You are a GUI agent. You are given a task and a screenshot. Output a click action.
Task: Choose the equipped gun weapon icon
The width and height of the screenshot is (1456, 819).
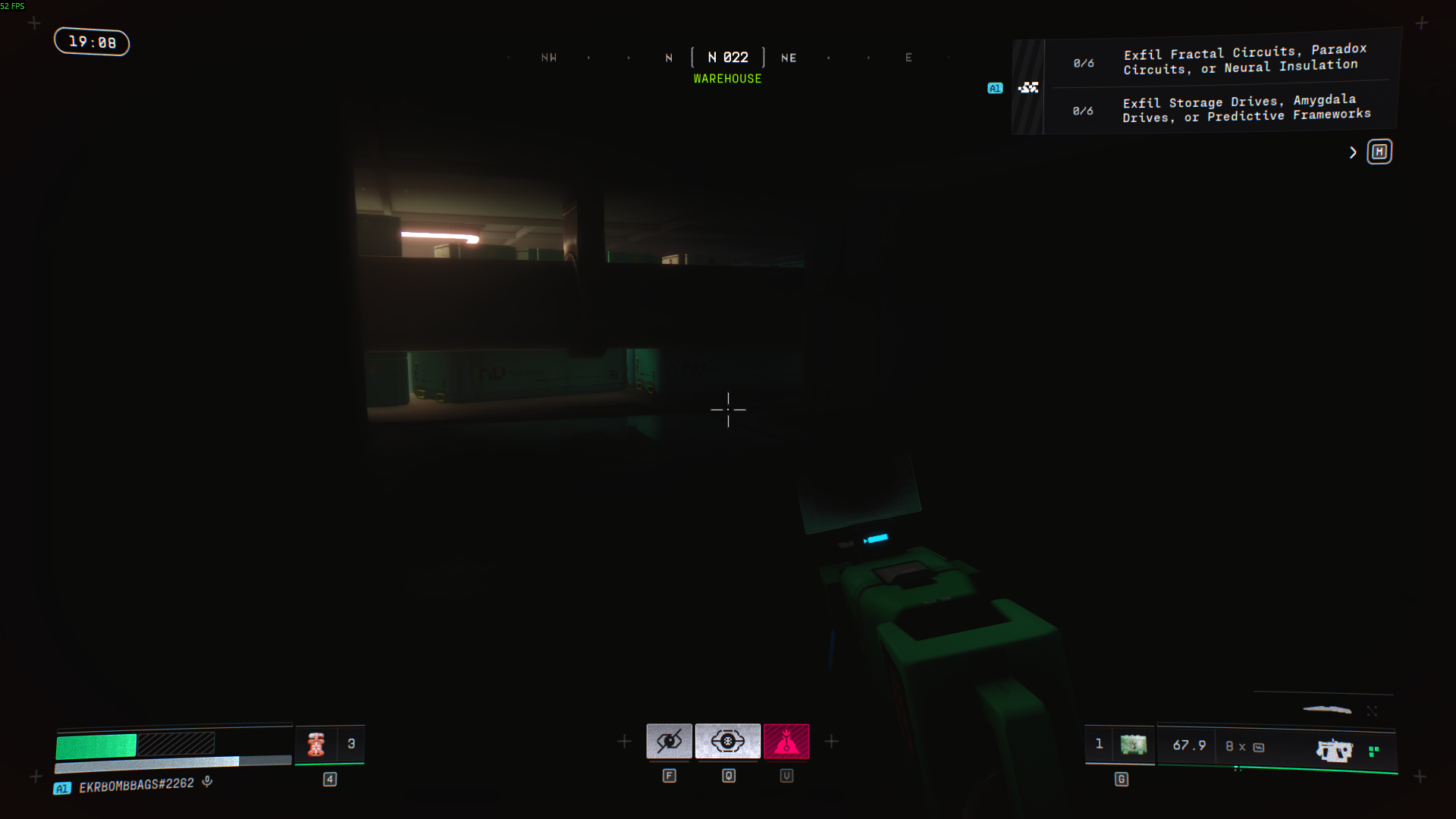[1334, 750]
